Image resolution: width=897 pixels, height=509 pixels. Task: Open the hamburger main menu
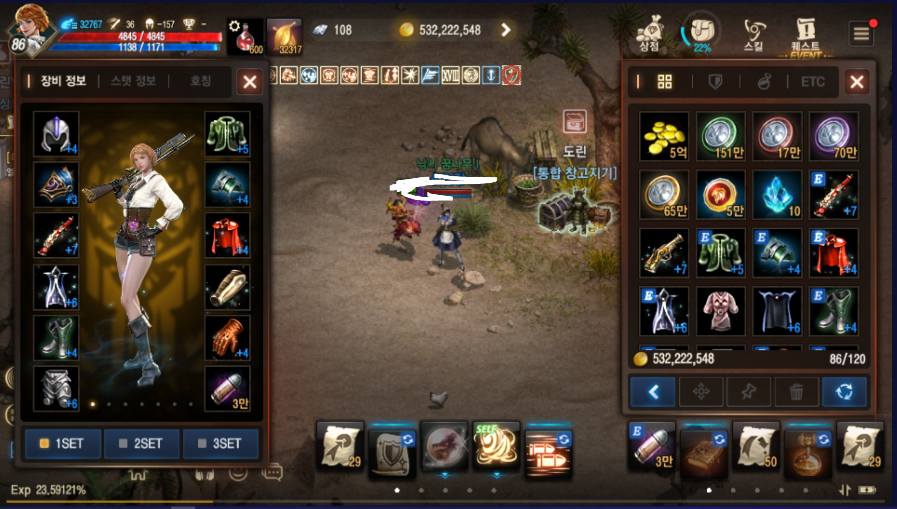pyautogui.click(x=861, y=33)
